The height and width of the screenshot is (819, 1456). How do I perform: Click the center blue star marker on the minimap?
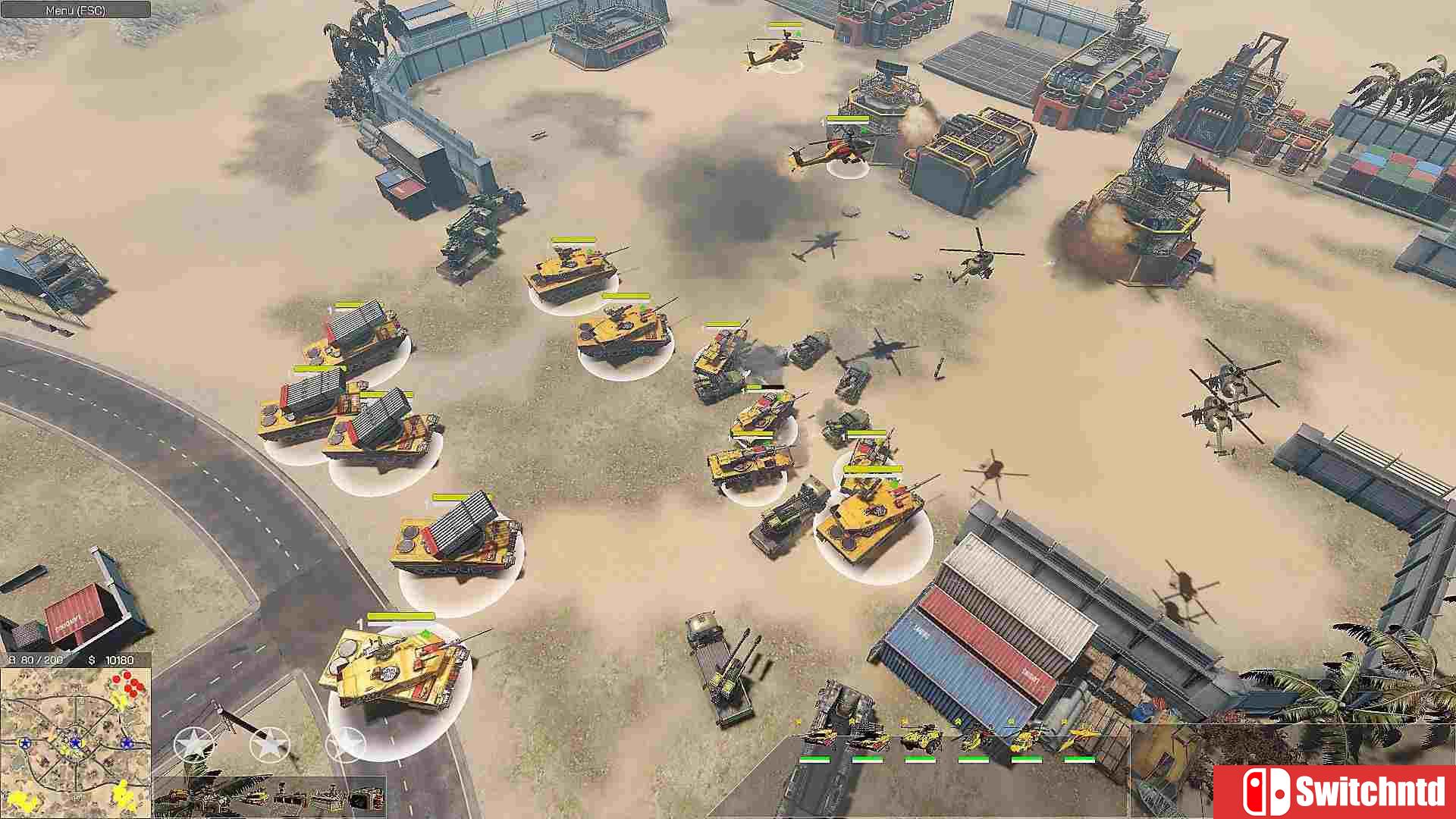pos(76,742)
